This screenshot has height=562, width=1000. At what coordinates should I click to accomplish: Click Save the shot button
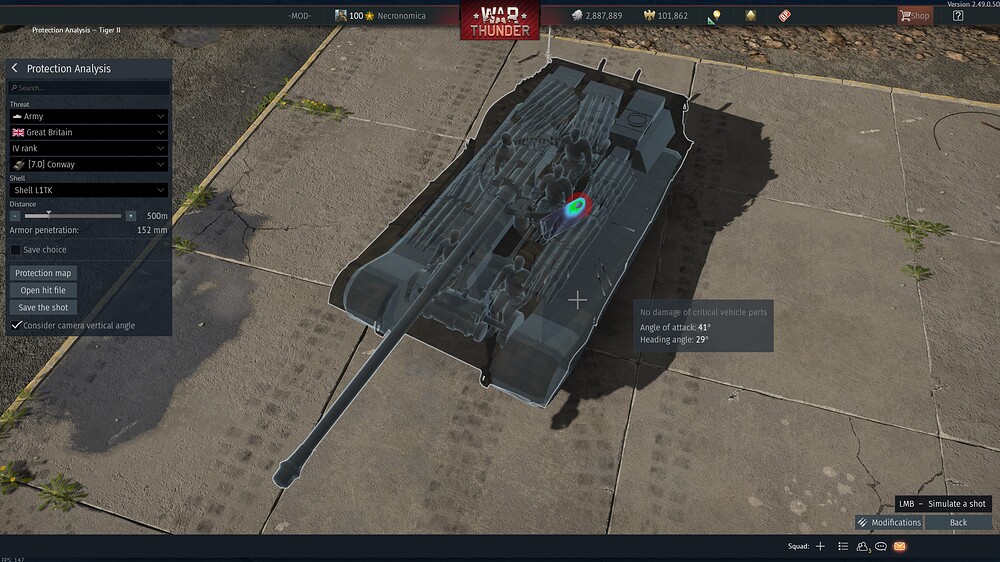pos(43,308)
